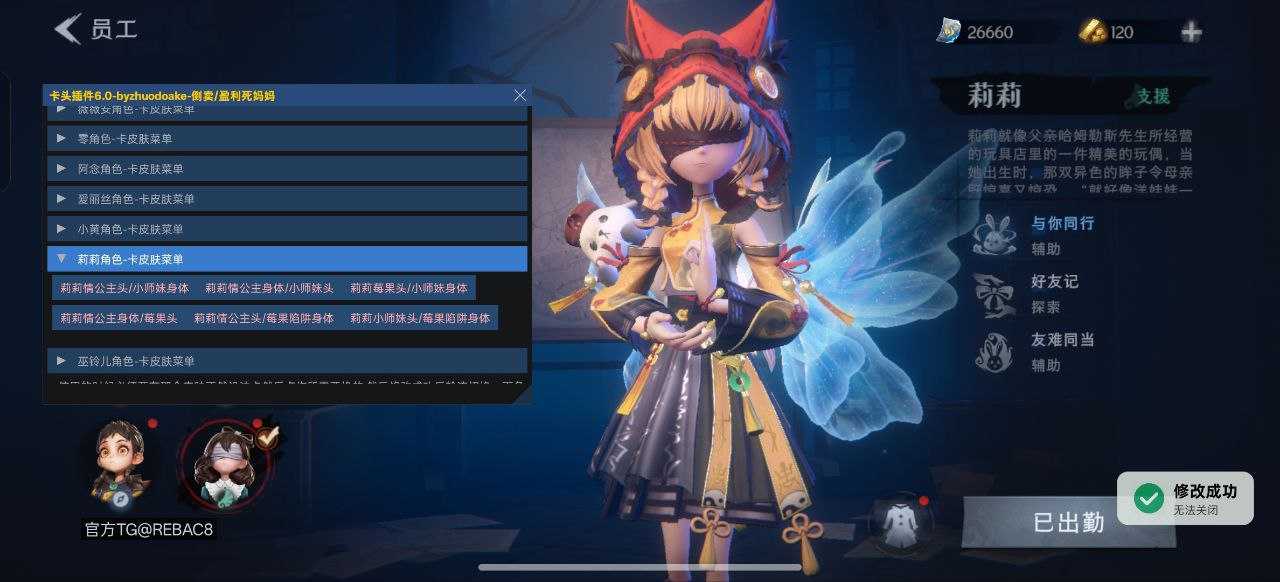View the 与你同行 skill
This screenshot has height=582, width=1280.
tap(993, 235)
